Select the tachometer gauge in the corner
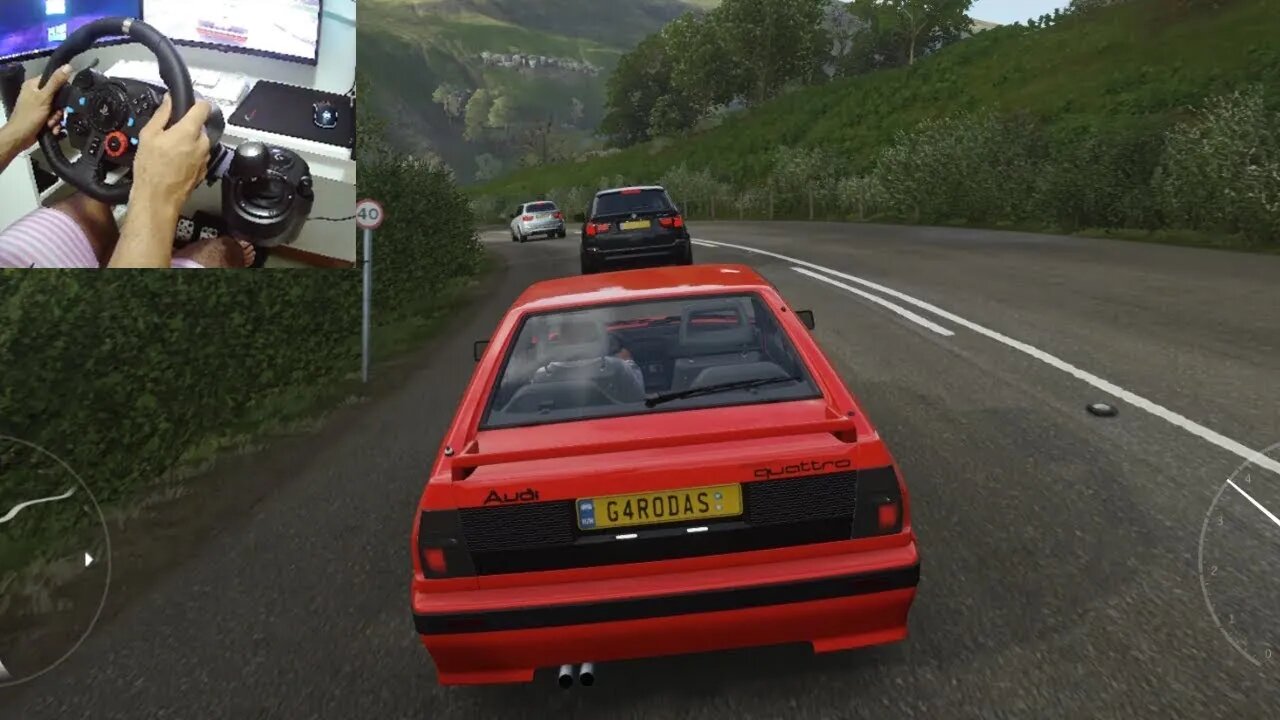1280x720 pixels. (x=1240, y=545)
